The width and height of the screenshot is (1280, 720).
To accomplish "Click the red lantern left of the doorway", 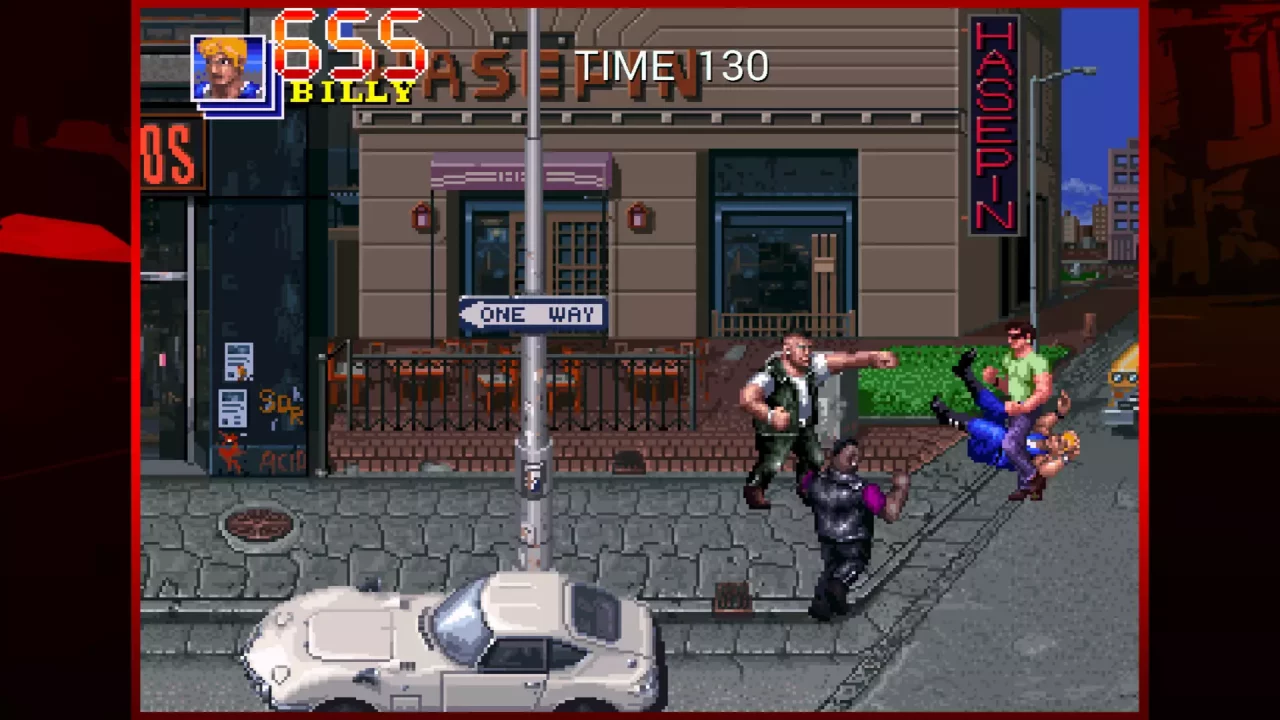I will (x=421, y=218).
